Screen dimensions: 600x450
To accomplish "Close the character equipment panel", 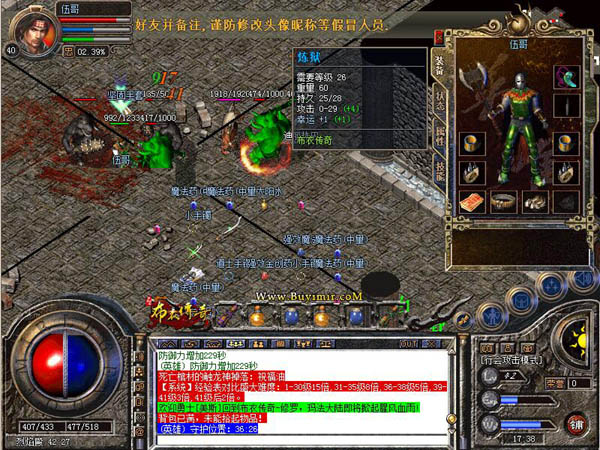I will (438, 36).
